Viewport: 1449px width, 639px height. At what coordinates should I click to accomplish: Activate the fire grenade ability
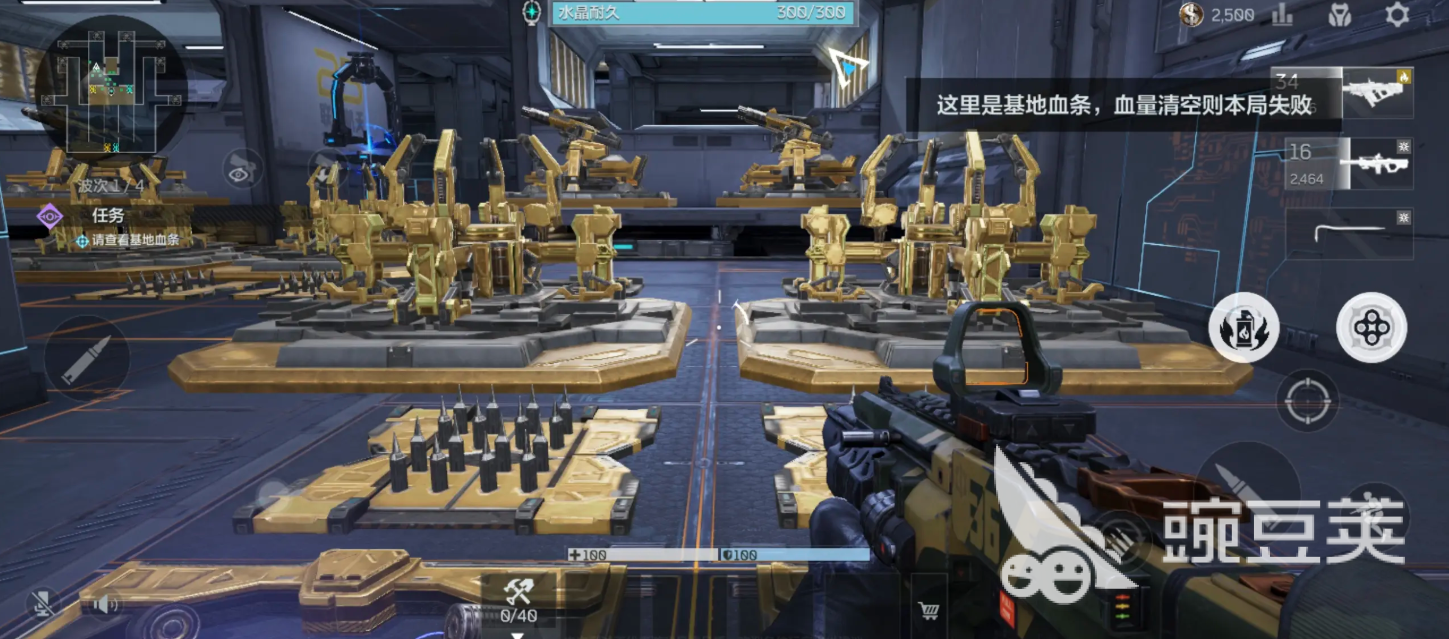pyautogui.click(x=1243, y=328)
